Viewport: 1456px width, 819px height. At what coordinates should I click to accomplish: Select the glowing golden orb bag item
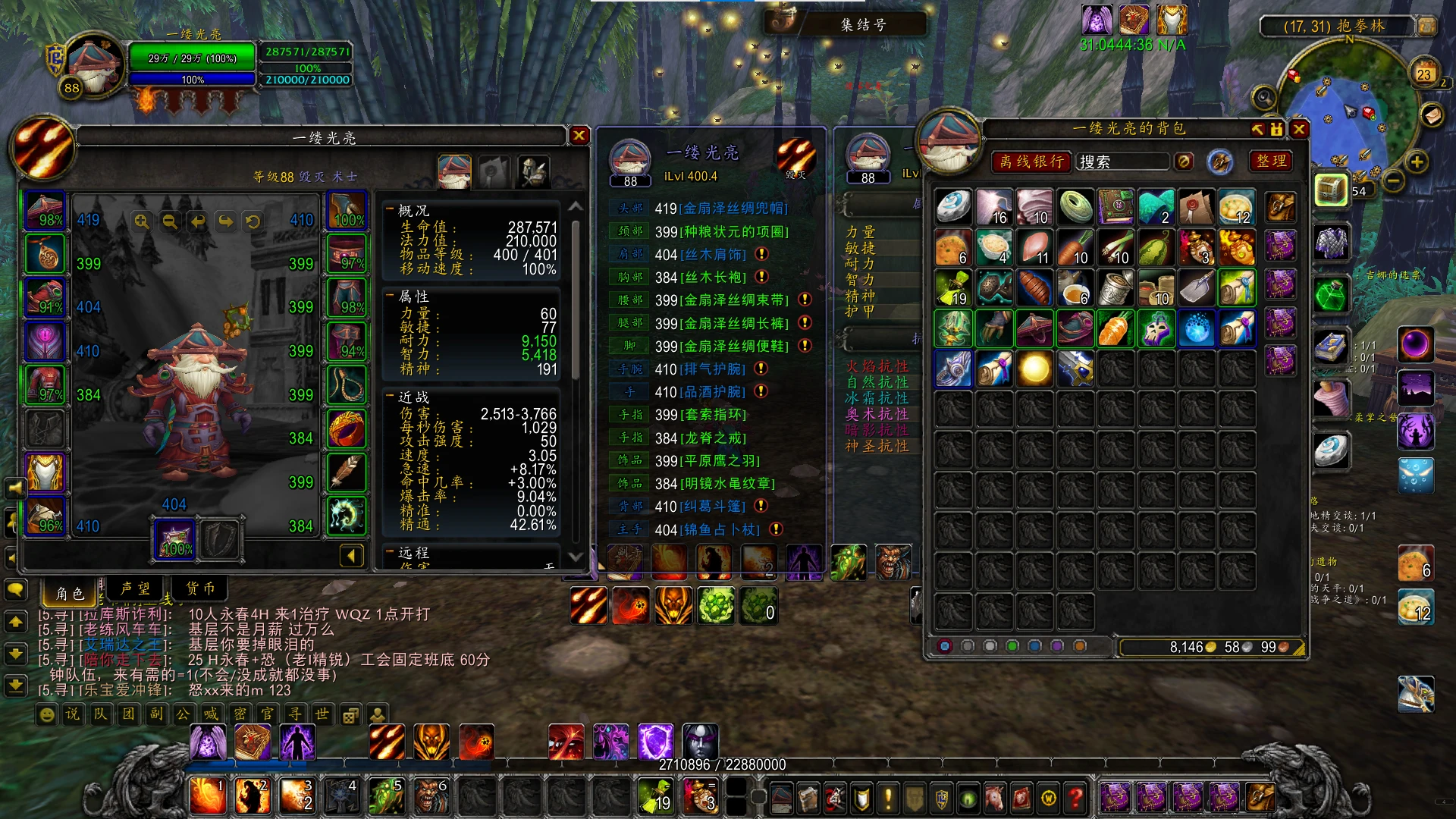pos(1034,369)
